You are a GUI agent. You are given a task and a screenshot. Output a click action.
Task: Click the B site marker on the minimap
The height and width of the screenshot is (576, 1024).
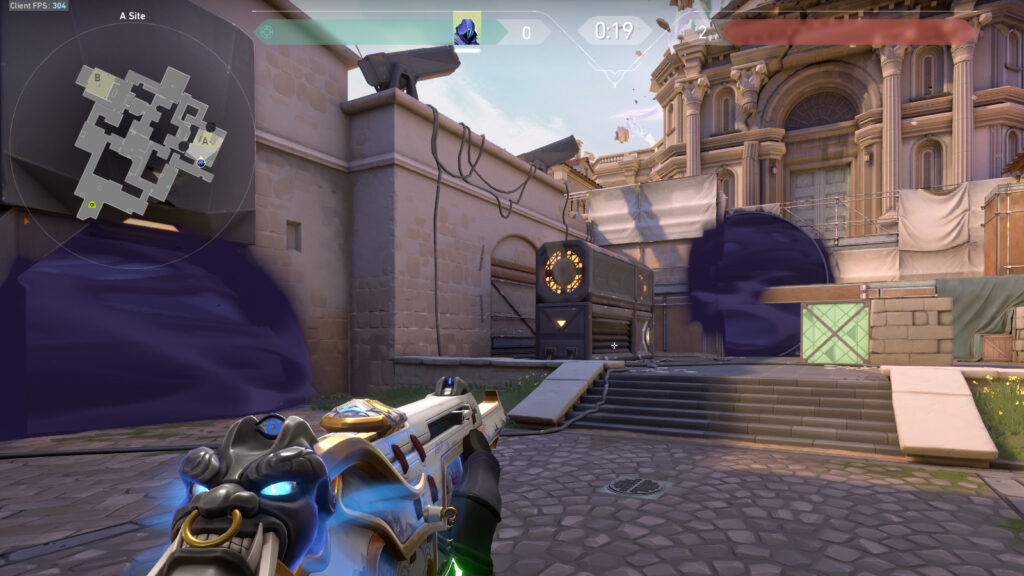click(97, 77)
